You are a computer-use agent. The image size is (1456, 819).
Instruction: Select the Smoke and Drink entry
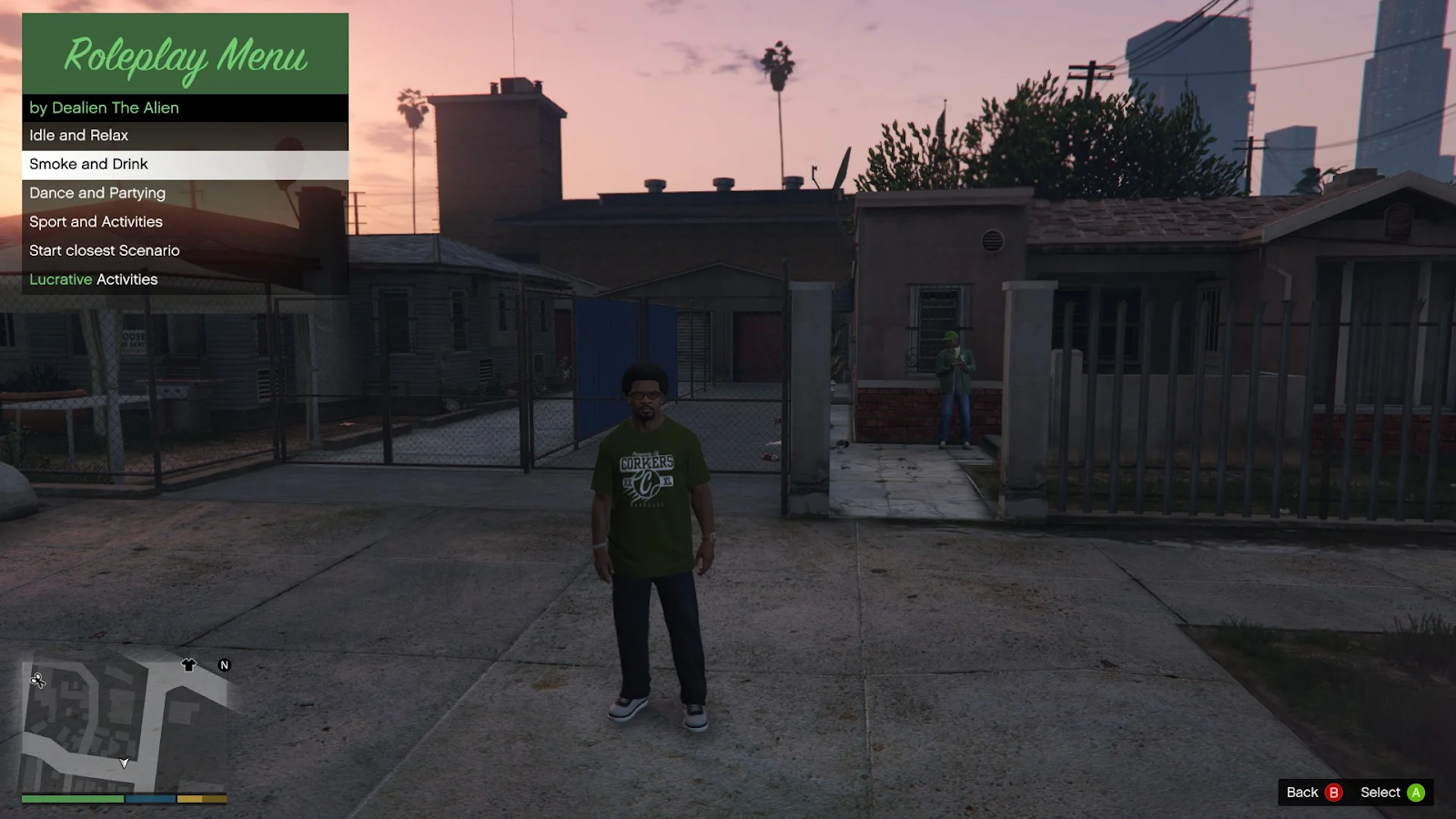pos(184,165)
